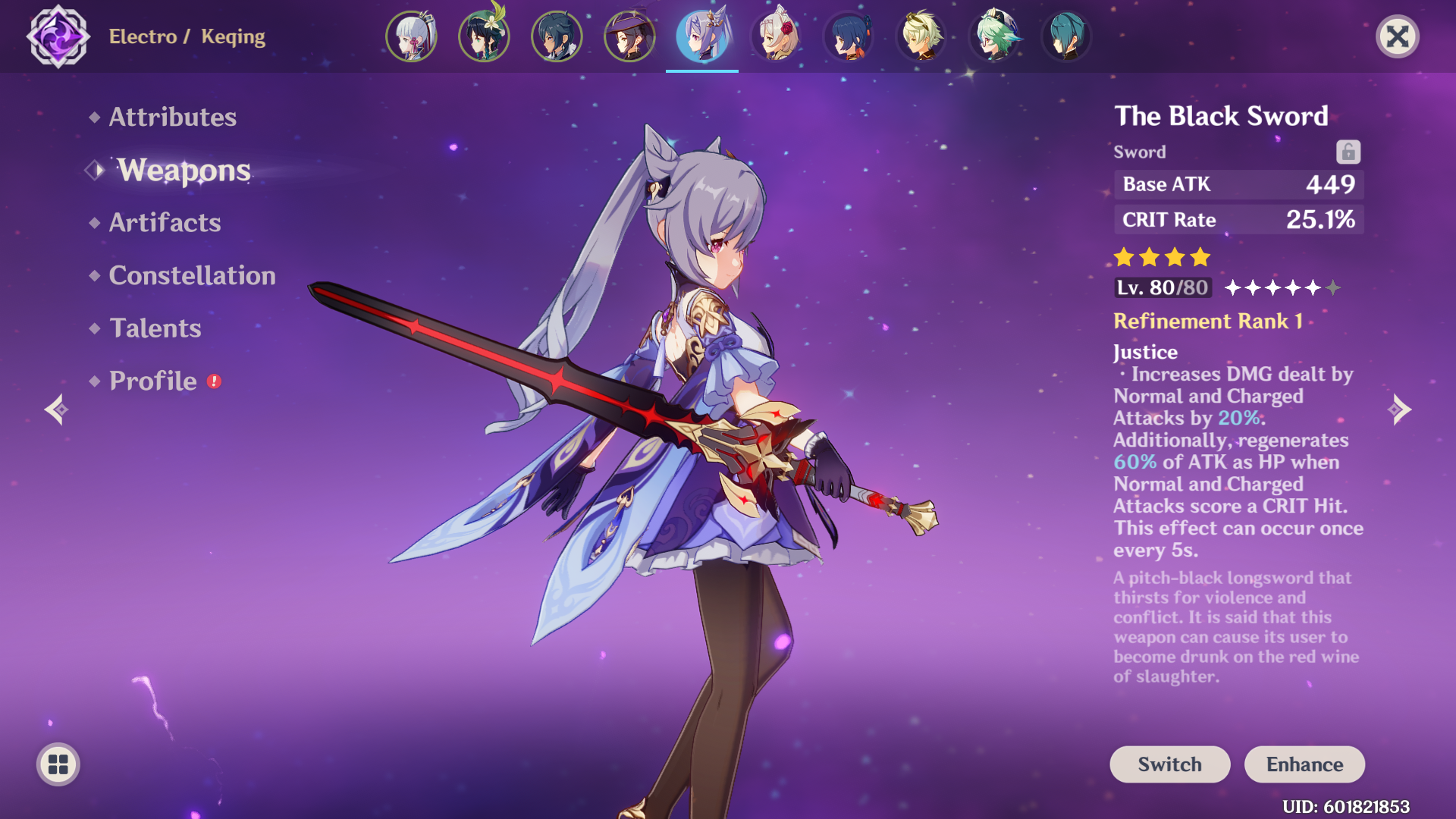Select the Weapons menu entry

(x=183, y=170)
